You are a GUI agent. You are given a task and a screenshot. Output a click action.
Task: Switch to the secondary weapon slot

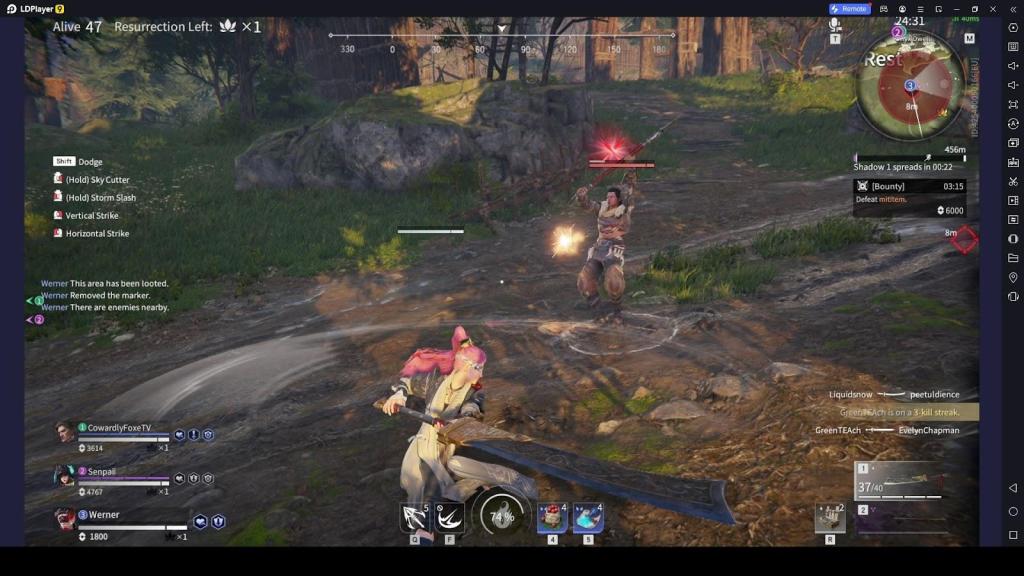(x=900, y=518)
